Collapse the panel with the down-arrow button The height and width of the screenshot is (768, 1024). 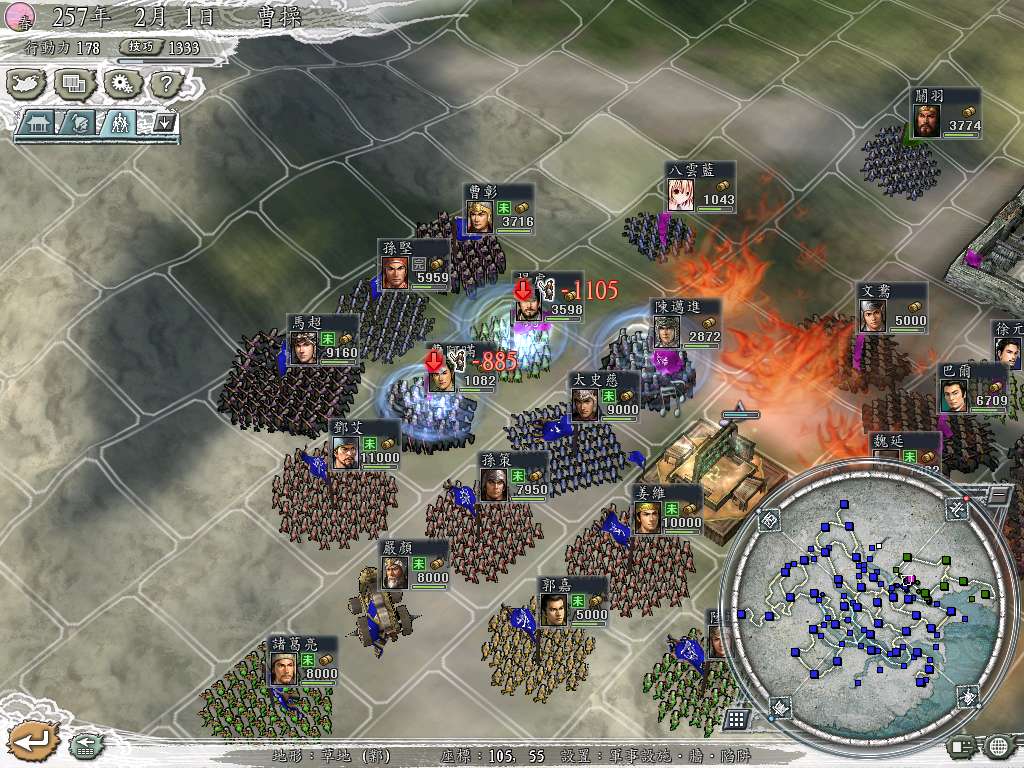point(163,123)
